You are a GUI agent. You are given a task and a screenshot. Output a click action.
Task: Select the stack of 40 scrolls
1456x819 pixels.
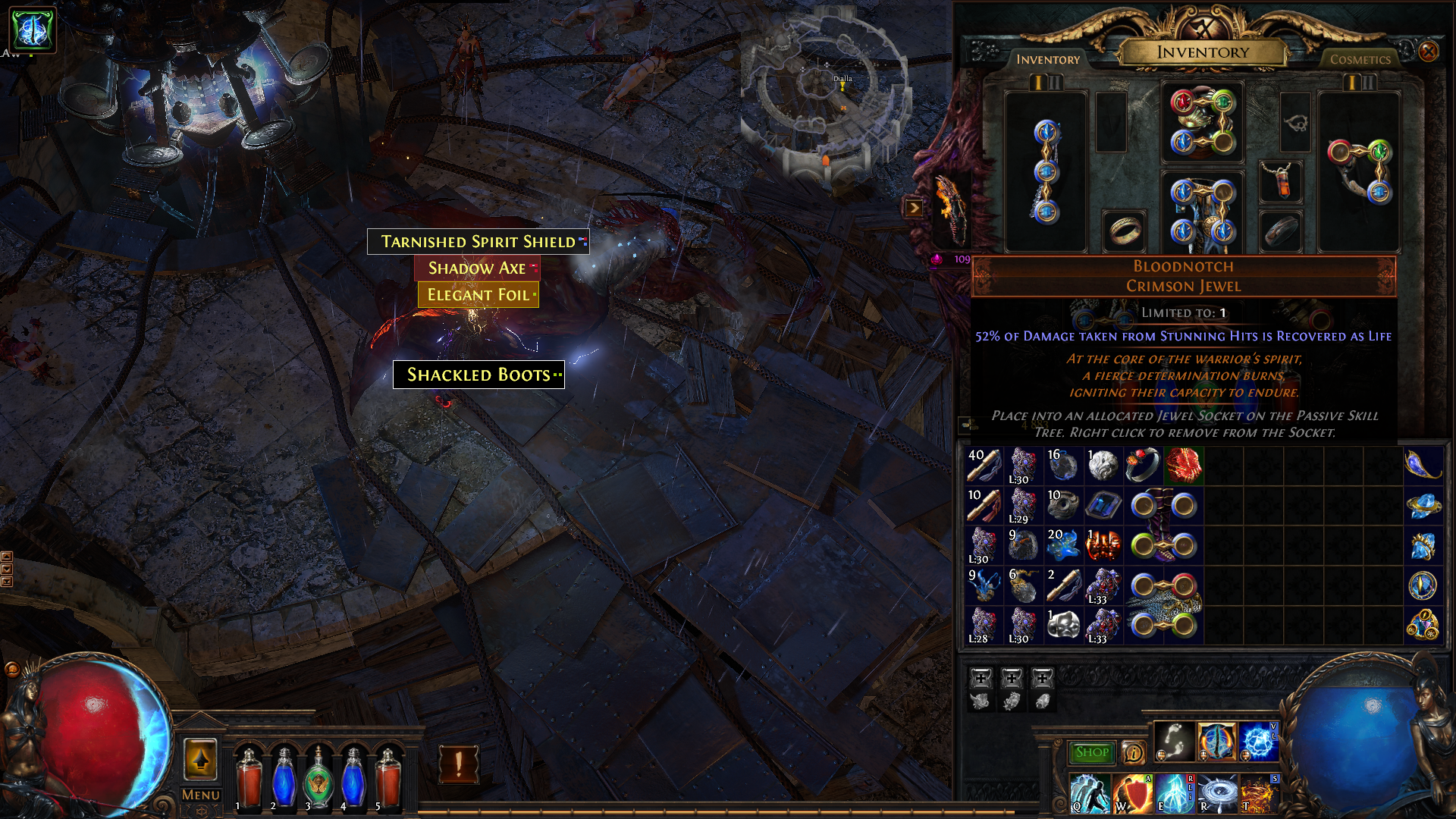(x=984, y=465)
